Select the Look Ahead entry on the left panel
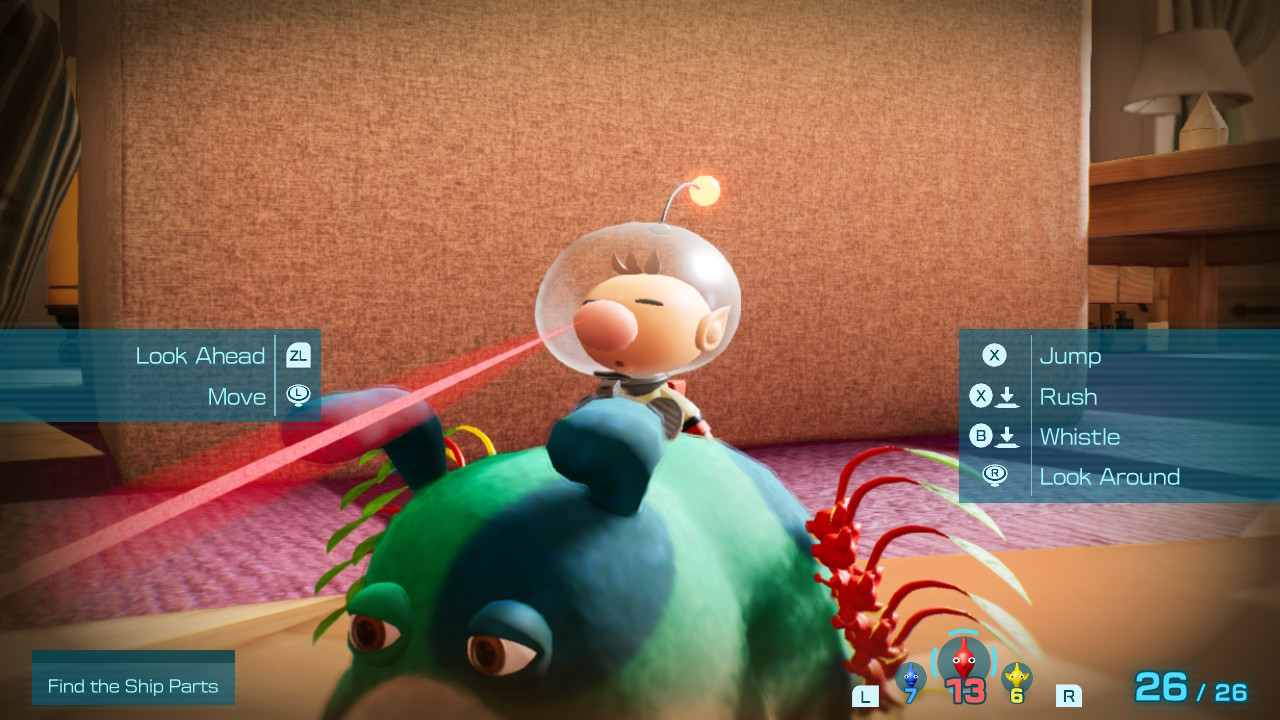Viewport: 1280px width, 720px height. click(200, 355)
